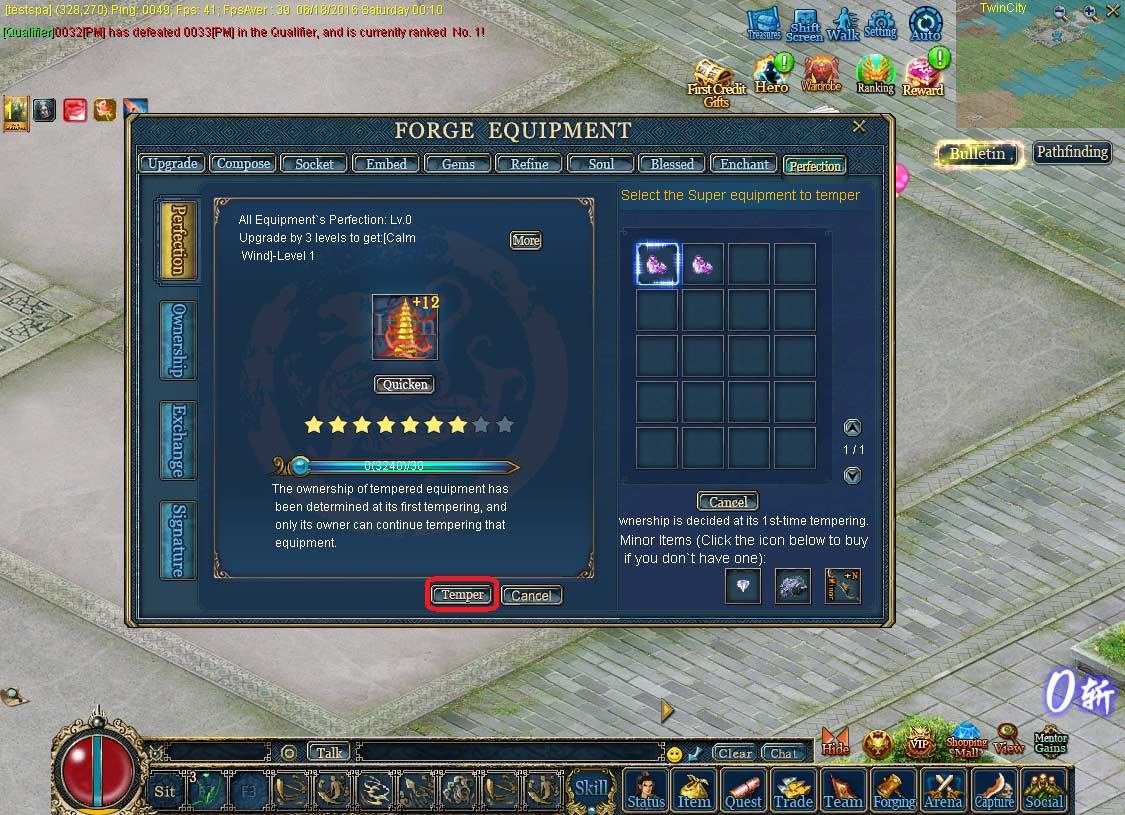Select the Gems tab
This screenshot has height=815, width=1125.
tap(458, 164)
